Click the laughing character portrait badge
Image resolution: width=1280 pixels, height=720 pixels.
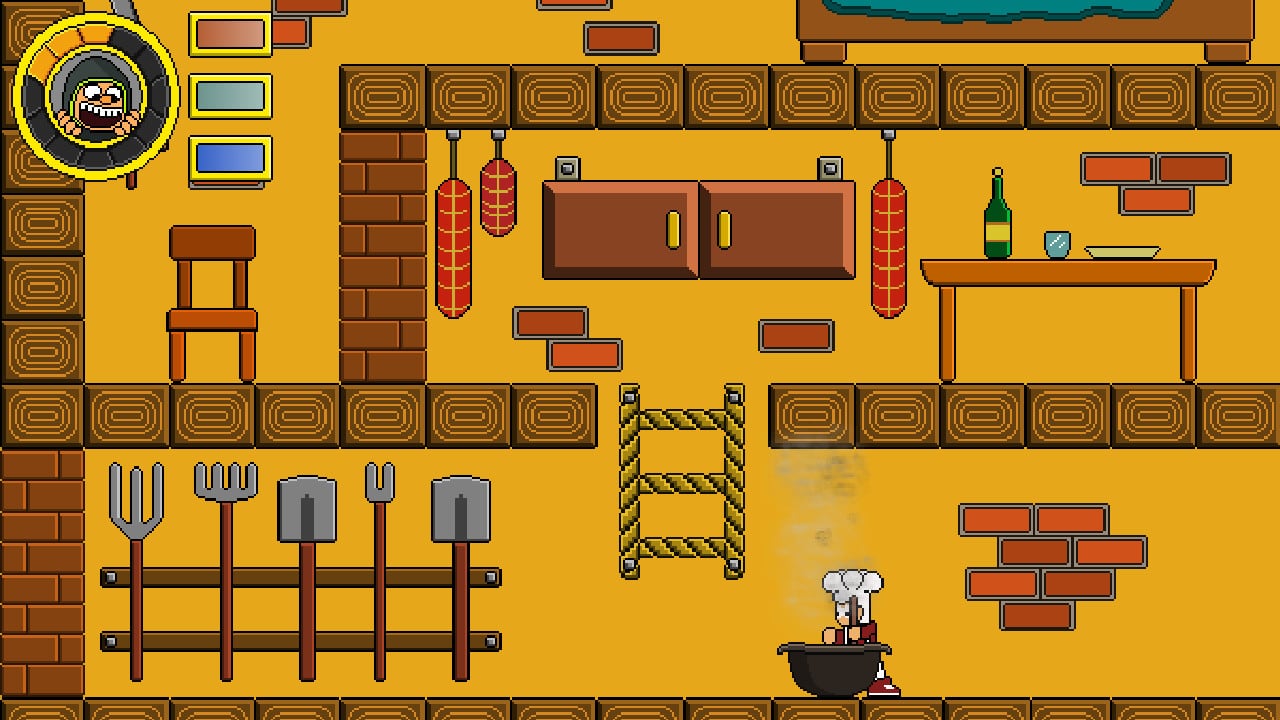point(96,96)
